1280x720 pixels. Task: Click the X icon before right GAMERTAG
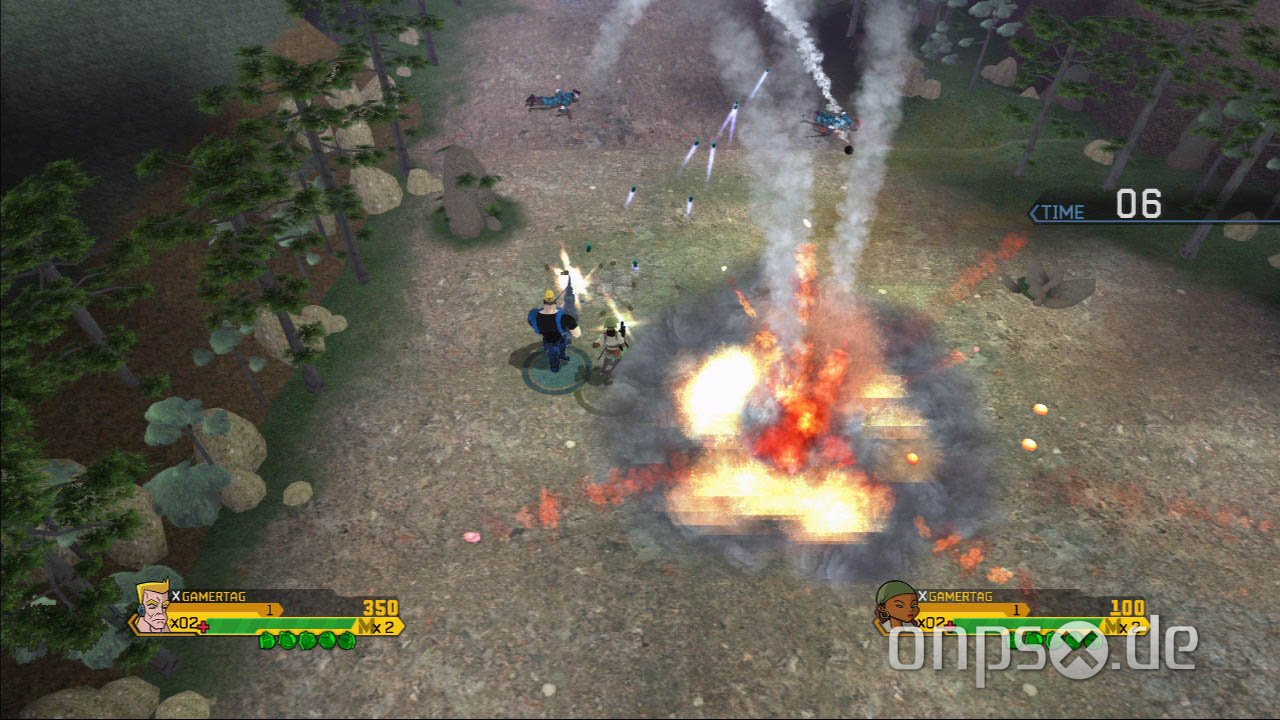(x=924, y=597)
